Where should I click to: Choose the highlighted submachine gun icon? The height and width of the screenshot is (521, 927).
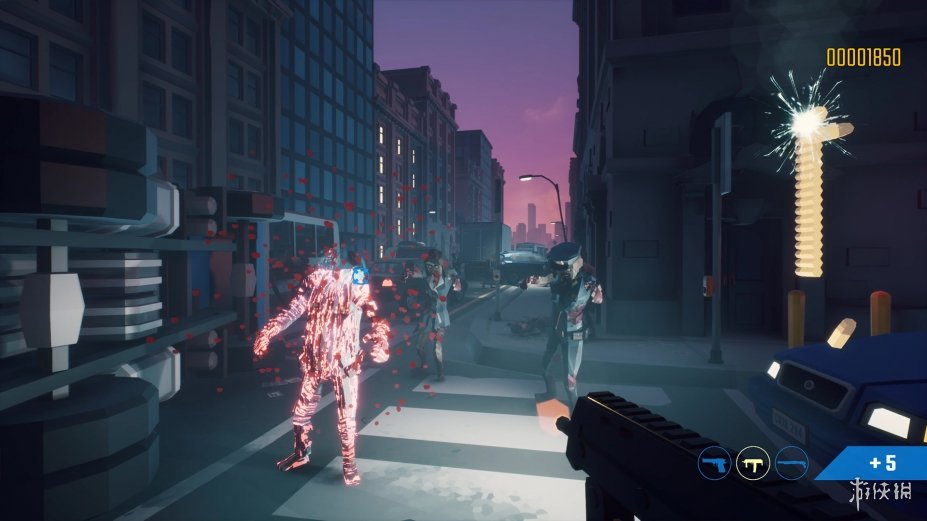[752, 464]
